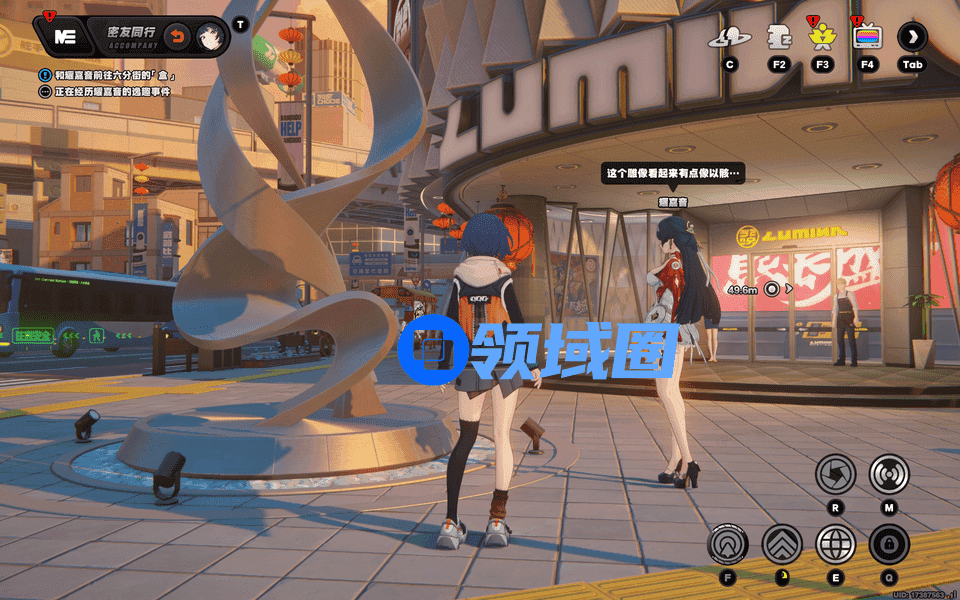Activate the double chevron sprint icon

[782, 545]
